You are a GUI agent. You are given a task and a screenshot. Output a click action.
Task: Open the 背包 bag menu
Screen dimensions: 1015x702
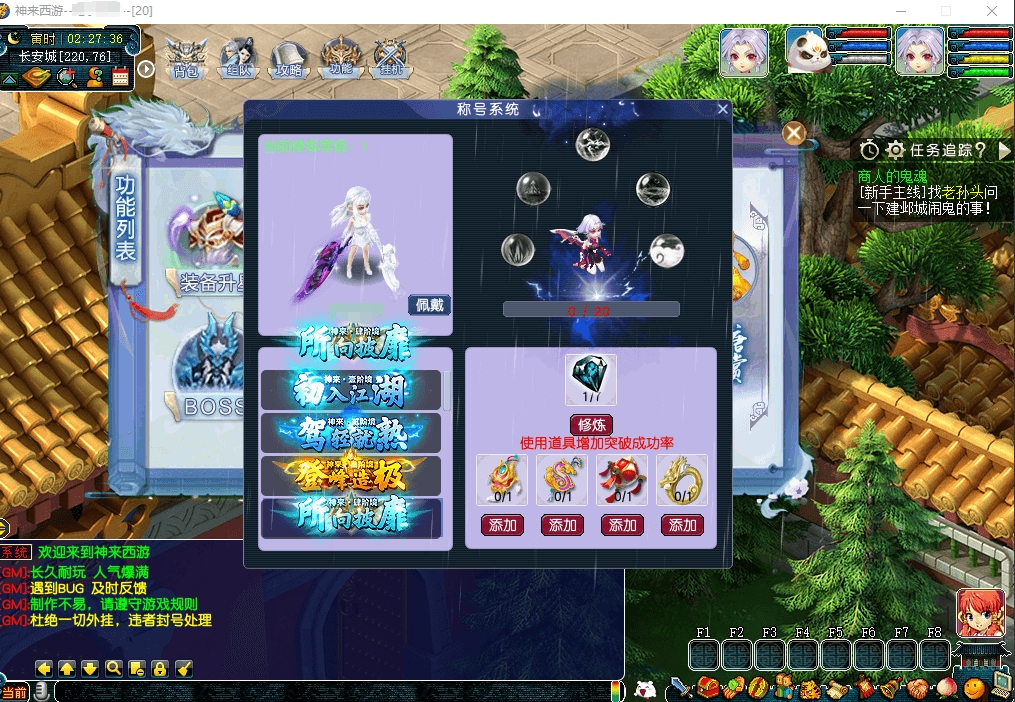point(186,58)
